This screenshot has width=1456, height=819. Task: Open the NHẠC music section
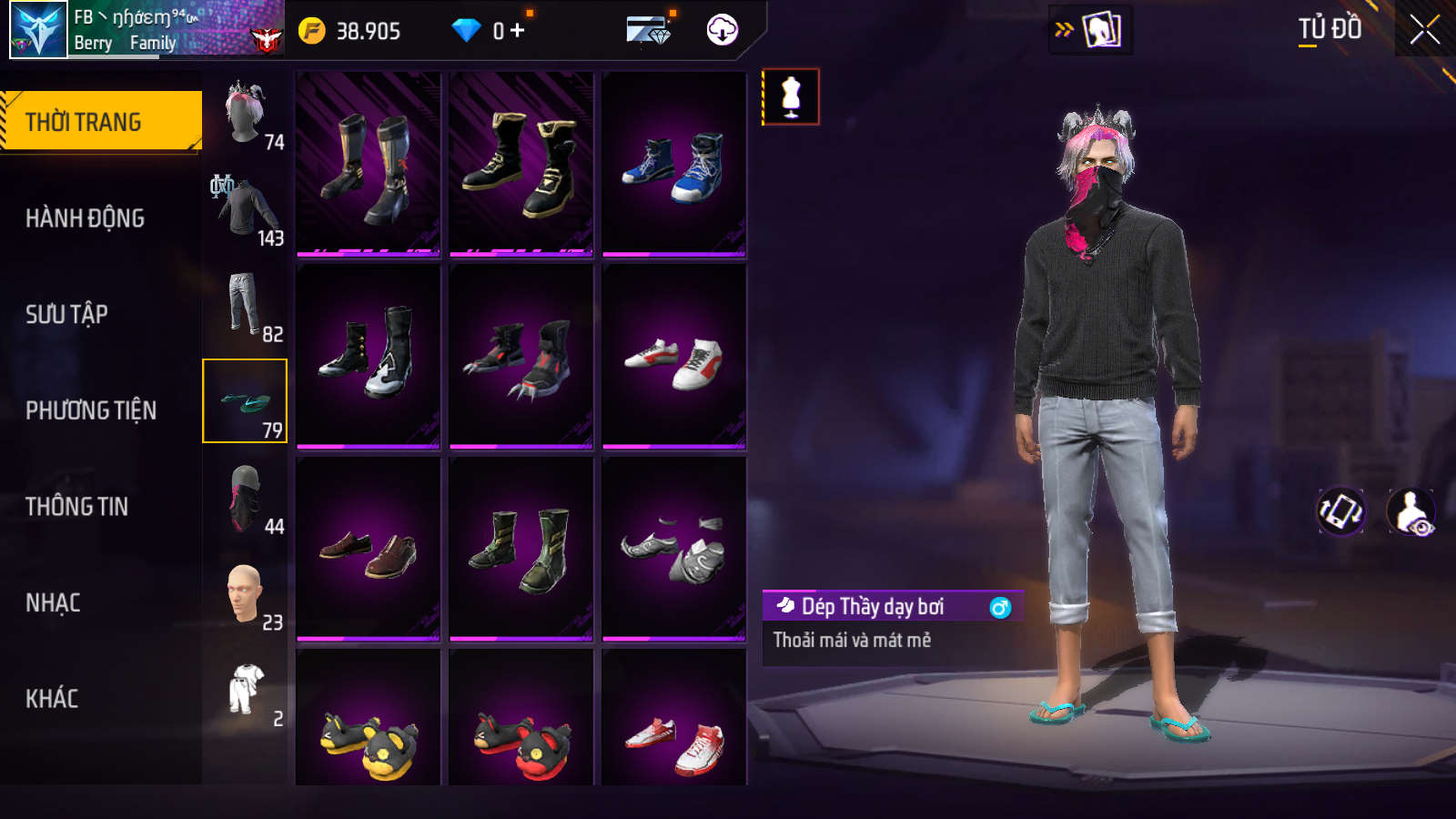[53, 602]
